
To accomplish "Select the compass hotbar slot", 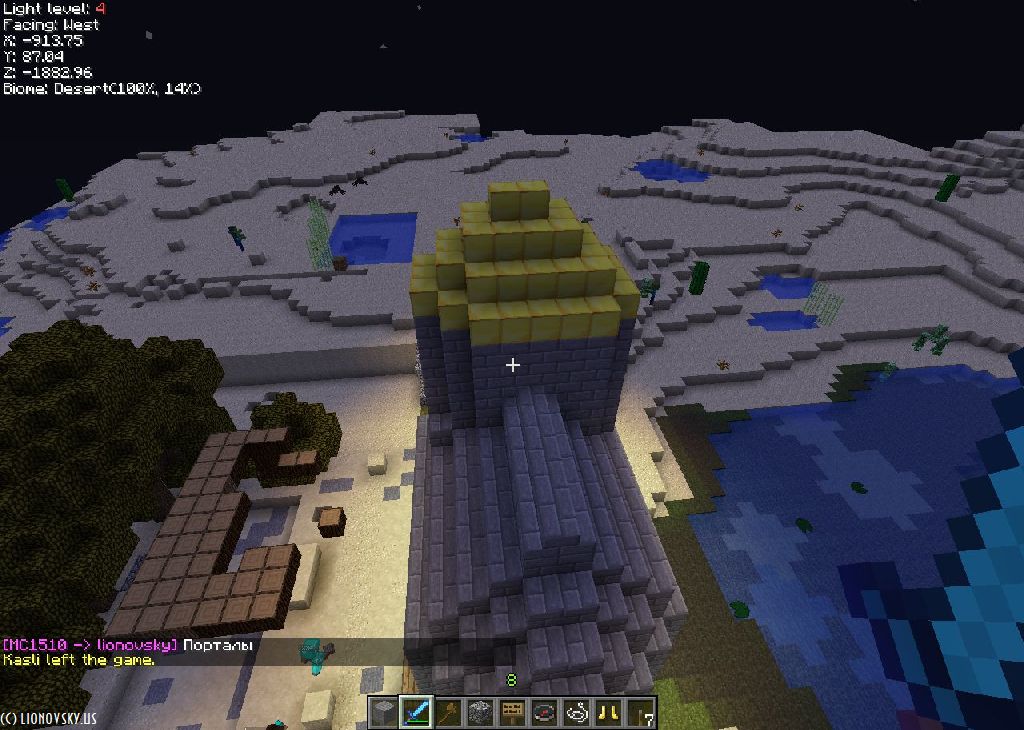I will (544, 713).
